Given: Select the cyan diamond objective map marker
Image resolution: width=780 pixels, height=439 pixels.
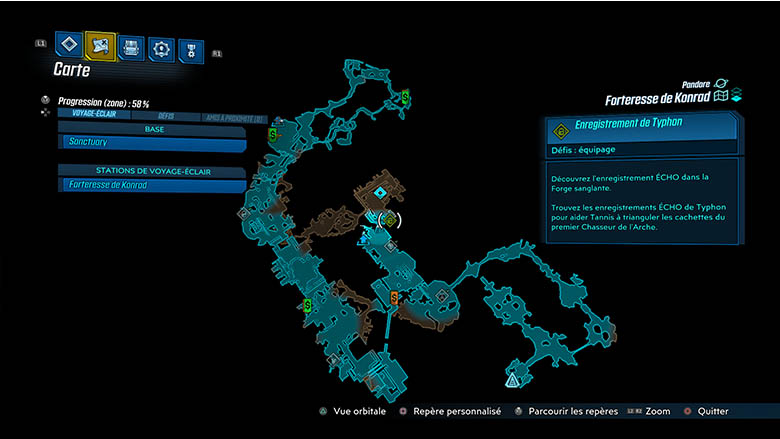Looking at the screenshot, I should click(379, 191).
